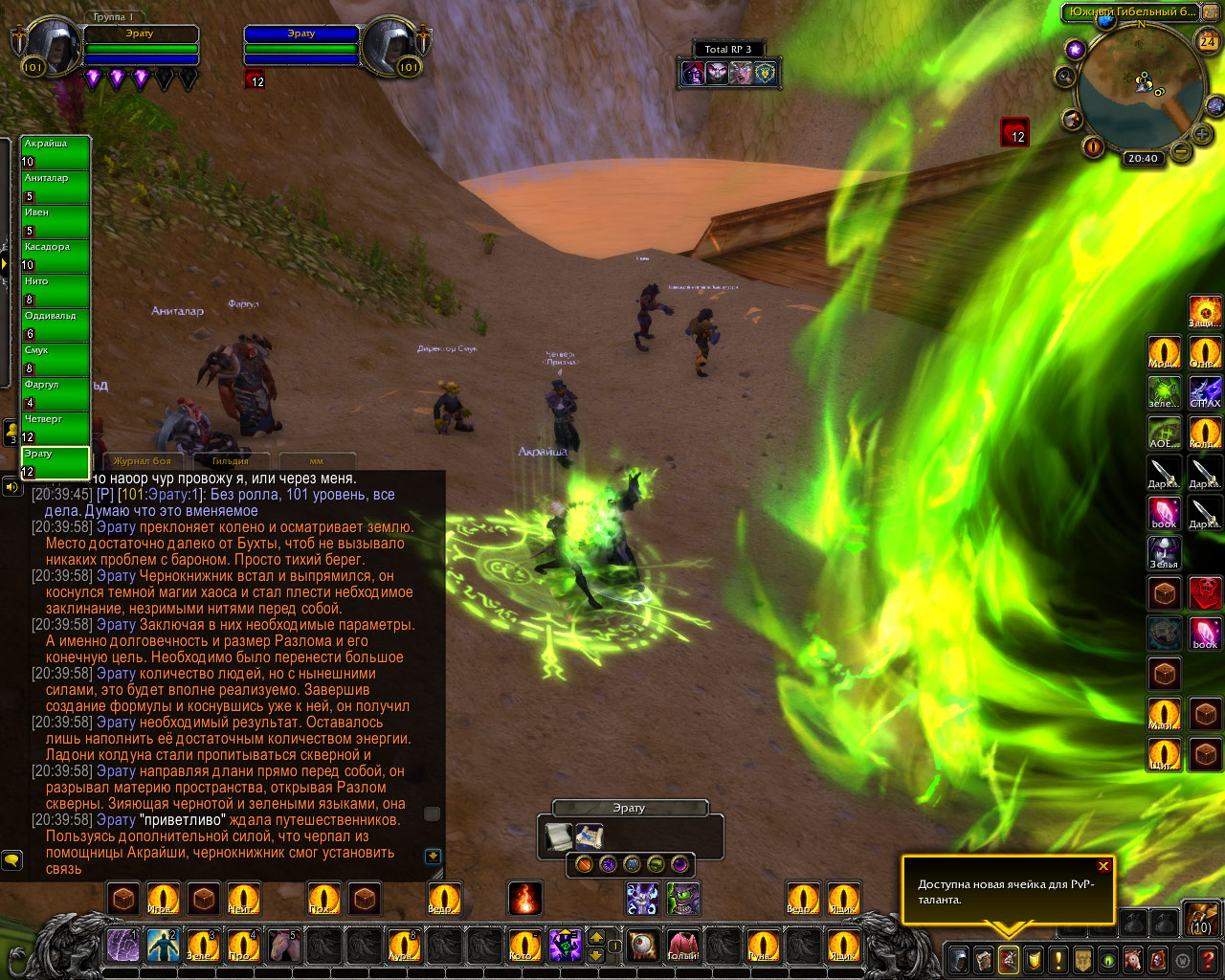This screenshot has width=1225, height=980.
Task: Activate the Голый macro on the action bar
Action: [683, 946]
